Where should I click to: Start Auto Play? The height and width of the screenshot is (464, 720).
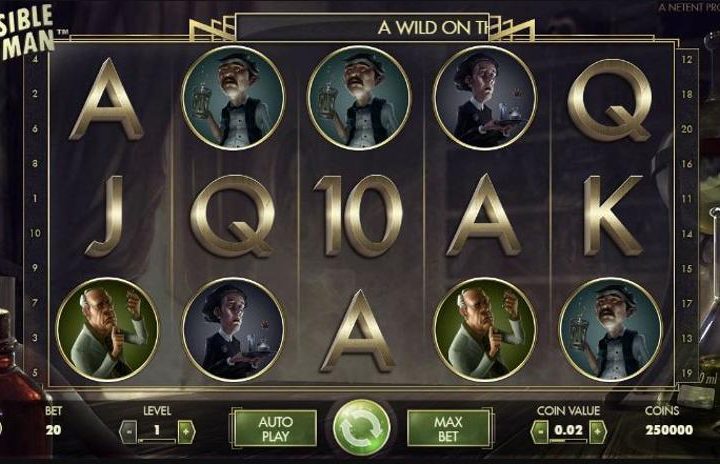click(274, 429)
